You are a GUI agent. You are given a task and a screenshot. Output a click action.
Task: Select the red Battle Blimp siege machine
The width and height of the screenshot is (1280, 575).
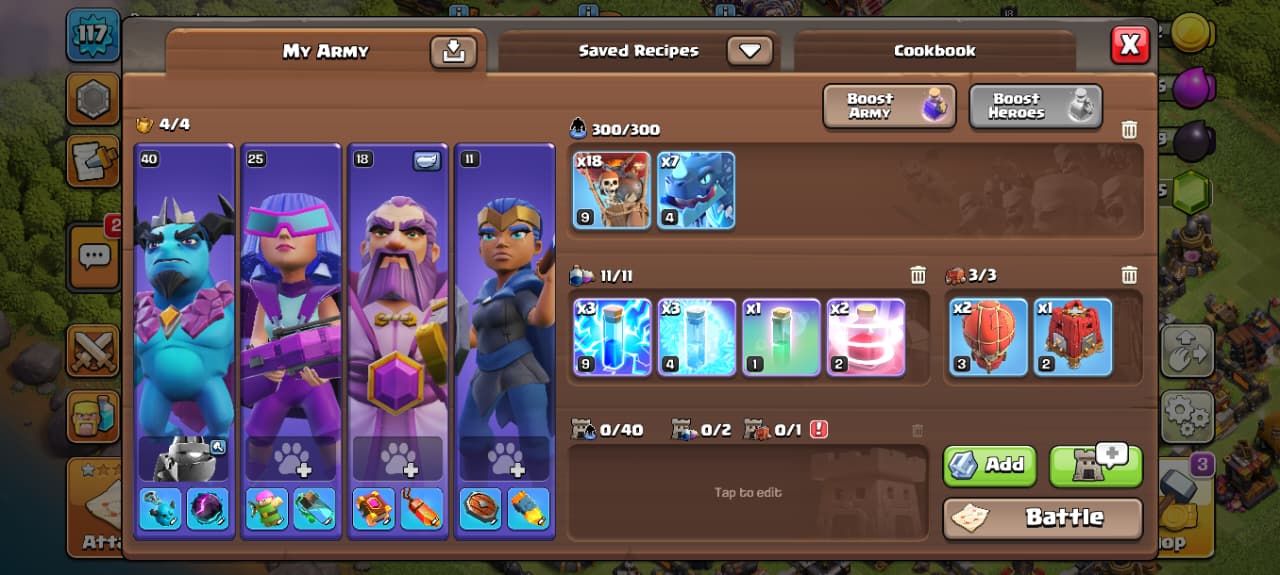988,337
